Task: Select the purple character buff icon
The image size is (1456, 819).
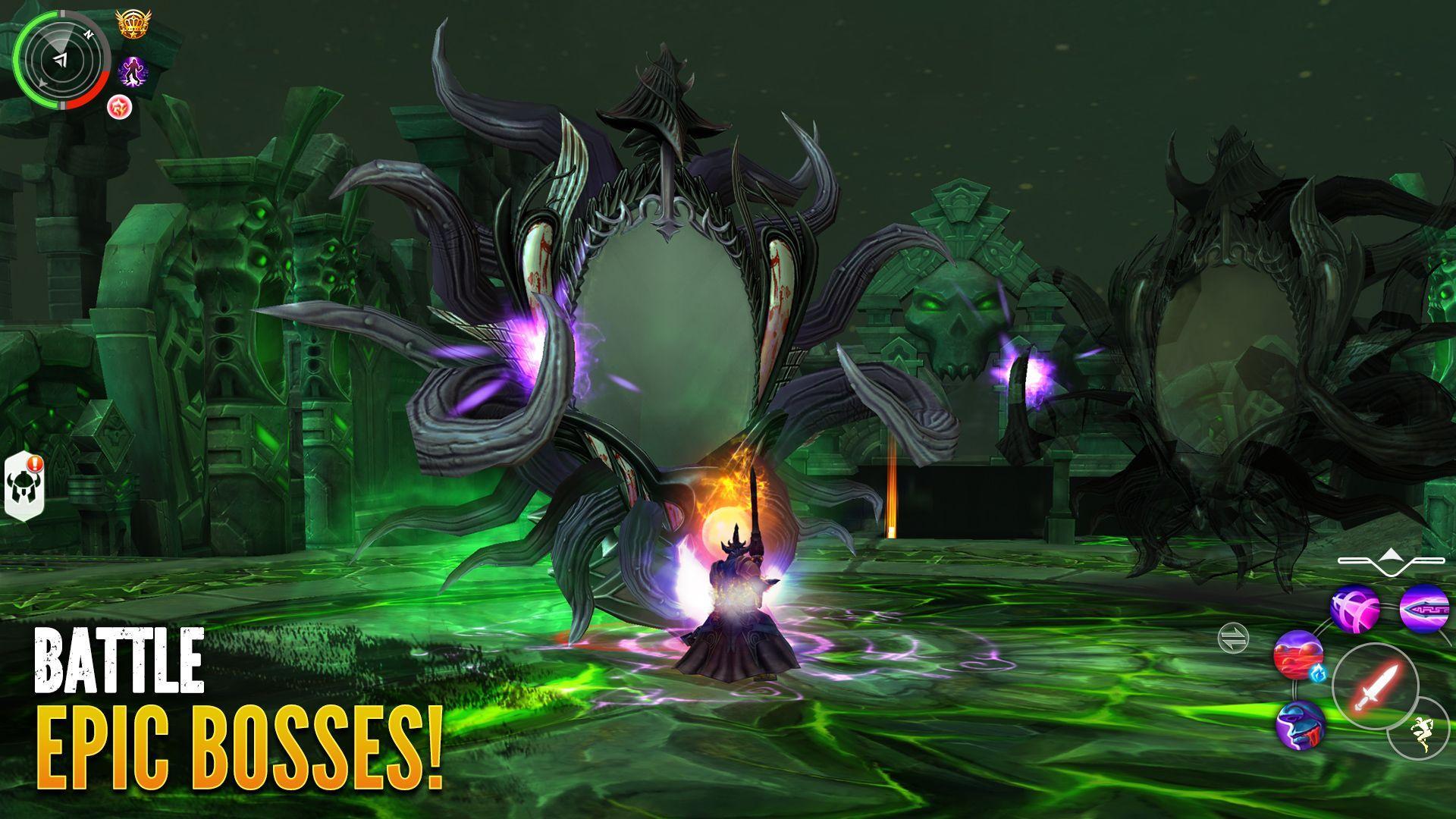Action: coord(132,71)
